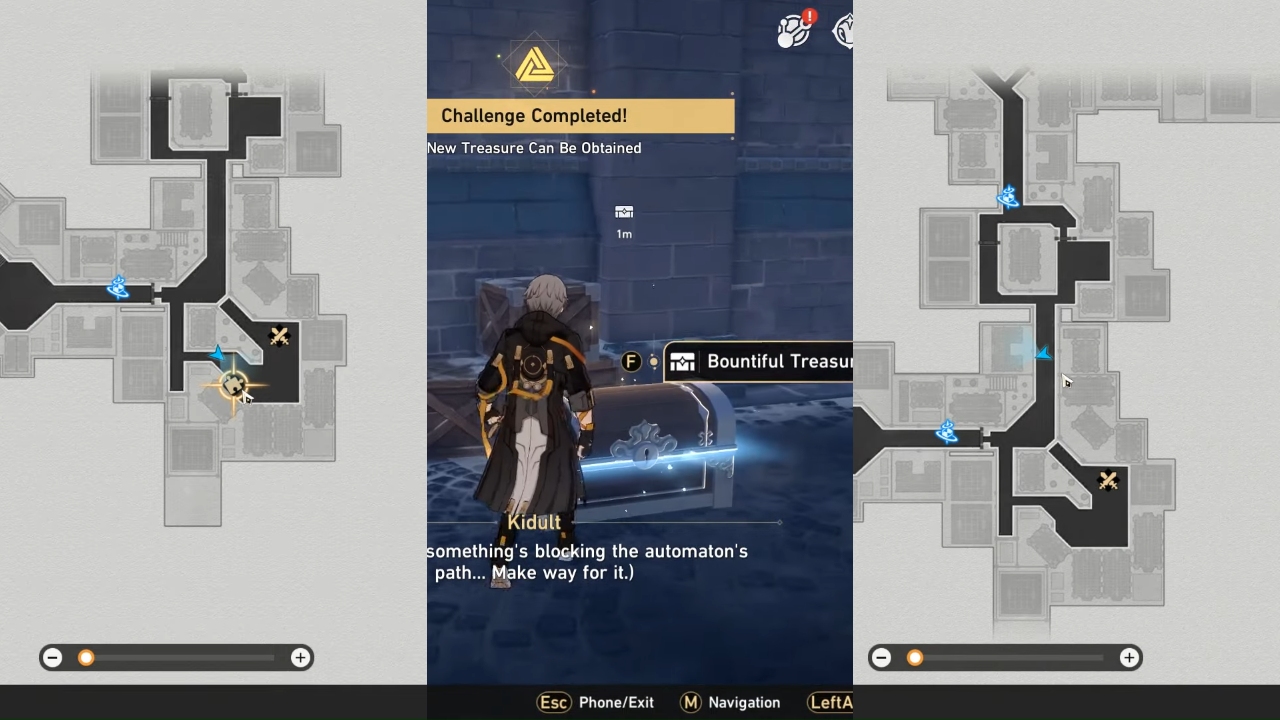Click the minus zoom button on the right minimap
Screen dimensions: 1280x720
pyautogui.click(x=881, y=657)
